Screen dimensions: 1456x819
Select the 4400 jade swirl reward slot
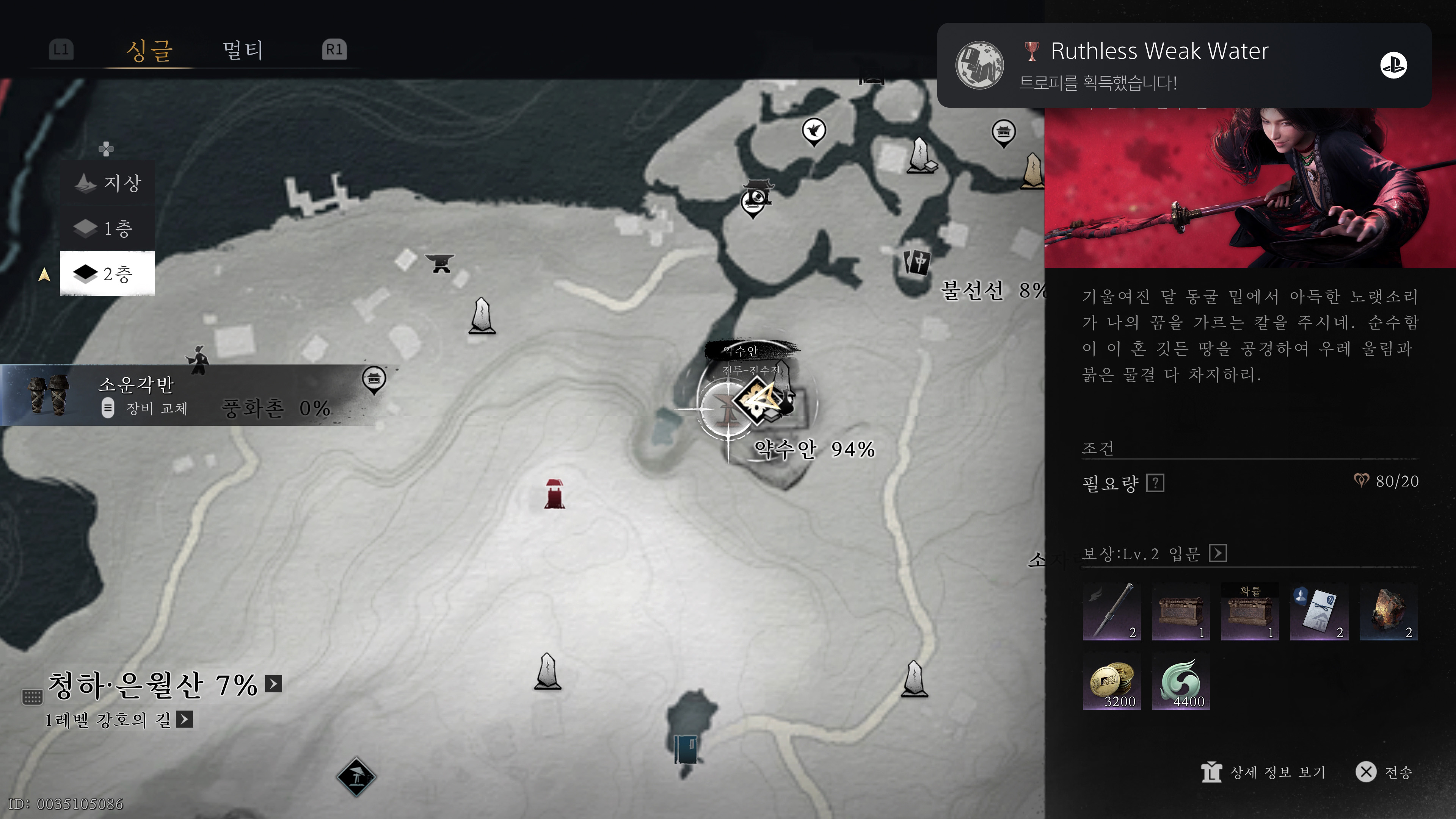1181,681
